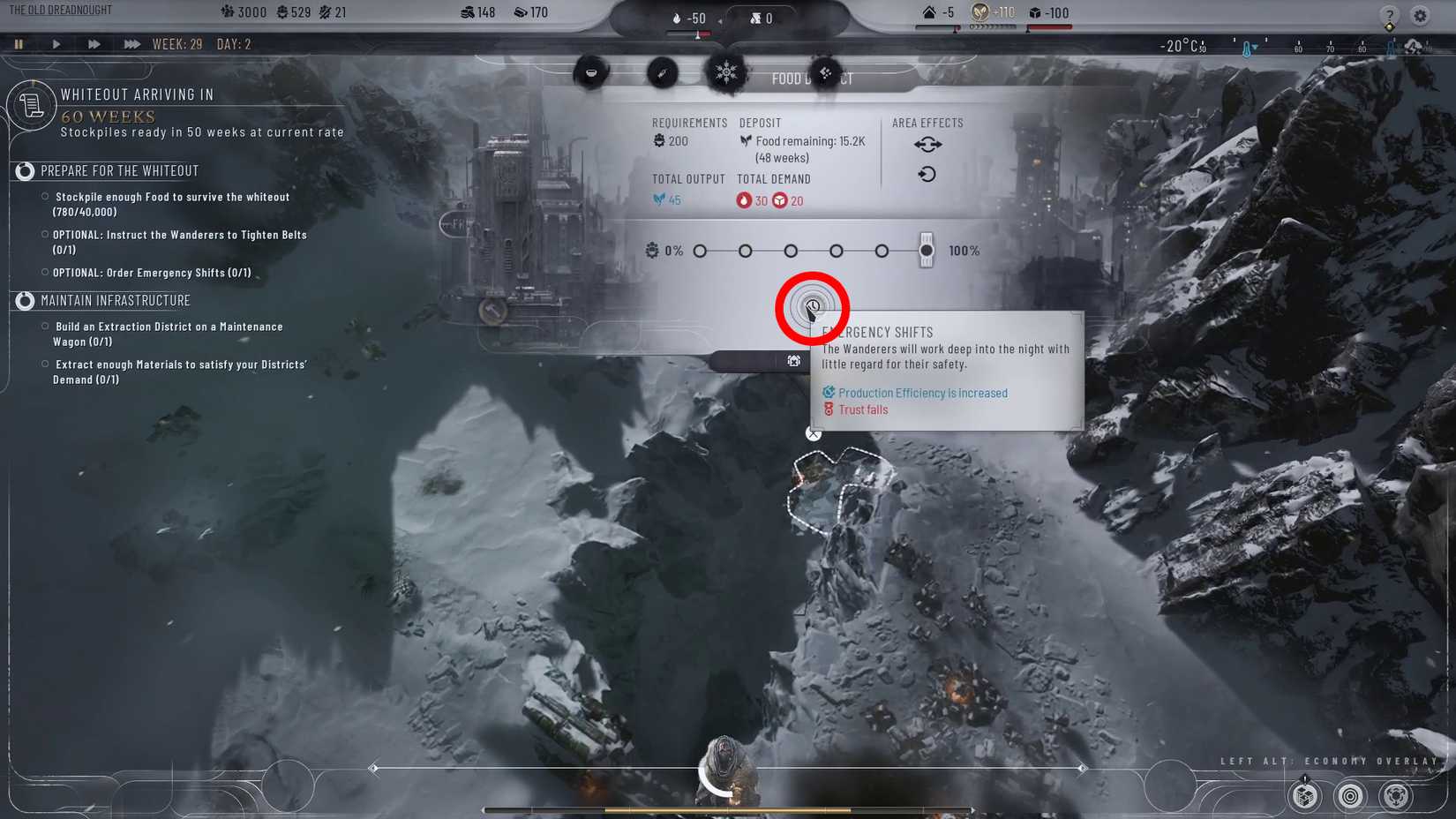Pause the game simulation

19,43
